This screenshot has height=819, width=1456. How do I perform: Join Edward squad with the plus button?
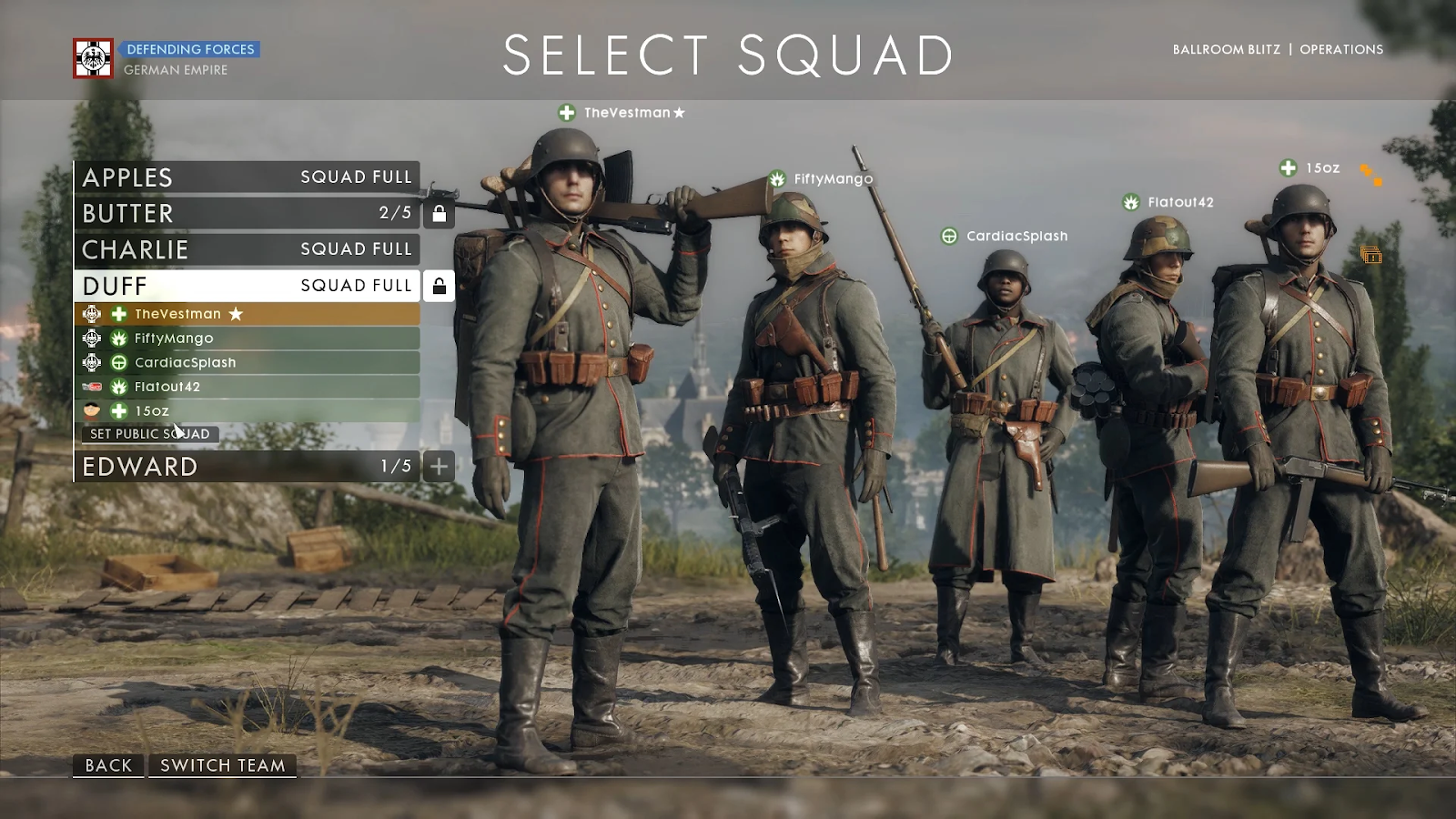[x=439, y=467]
